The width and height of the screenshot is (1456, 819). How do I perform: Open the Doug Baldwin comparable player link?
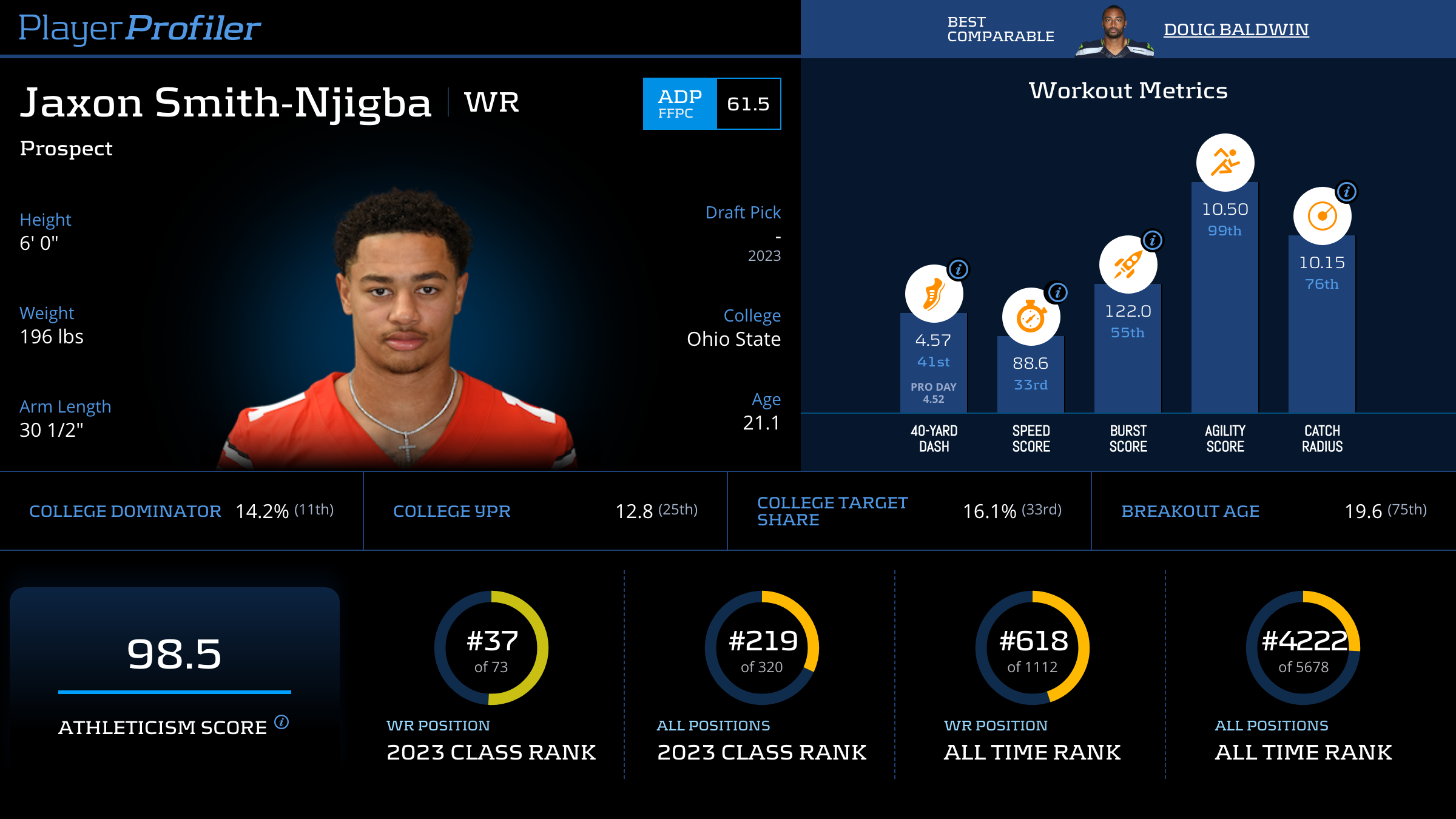[1236, 29]
